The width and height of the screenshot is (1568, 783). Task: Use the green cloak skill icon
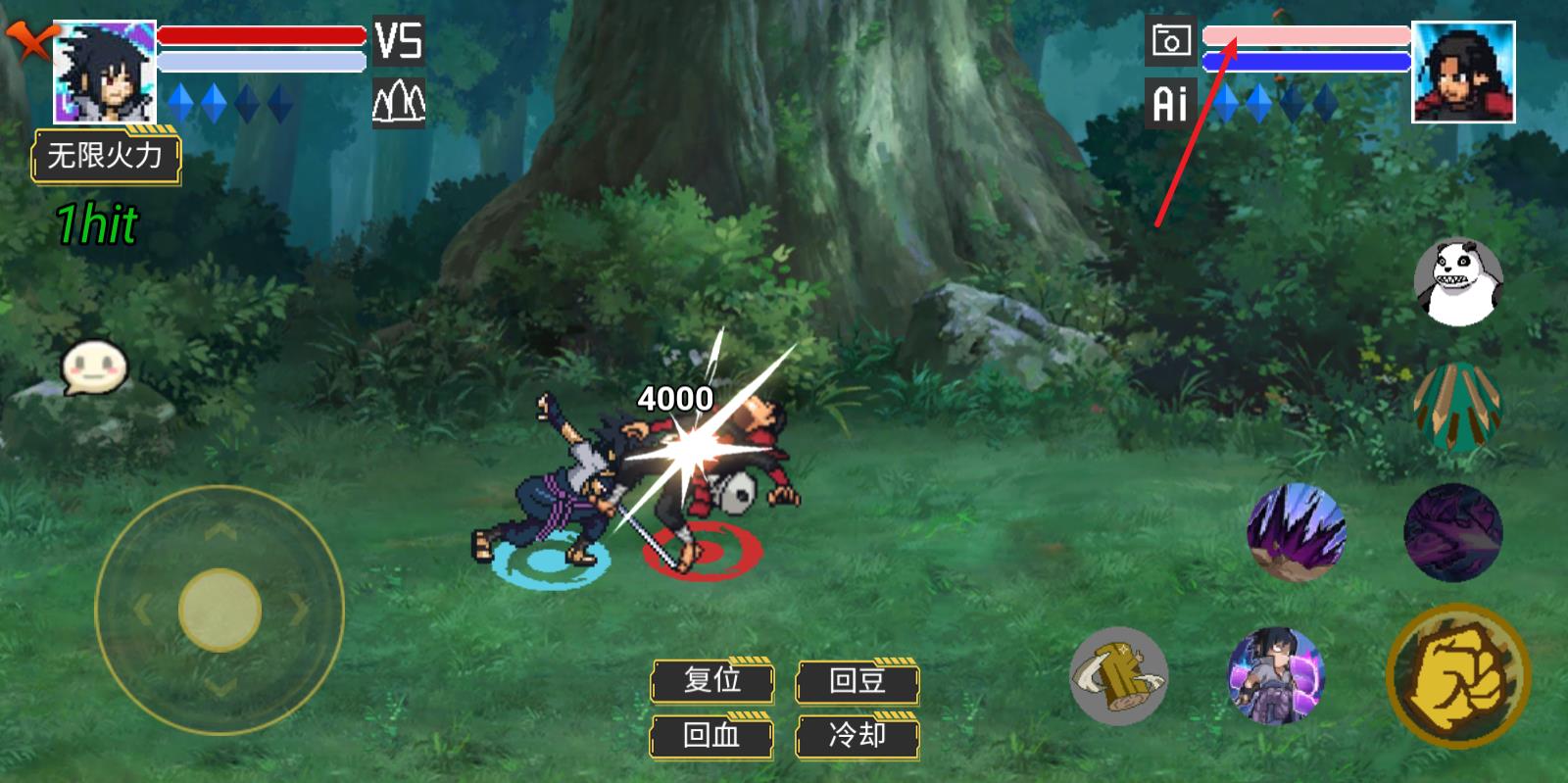click(x=1458, y=407)
